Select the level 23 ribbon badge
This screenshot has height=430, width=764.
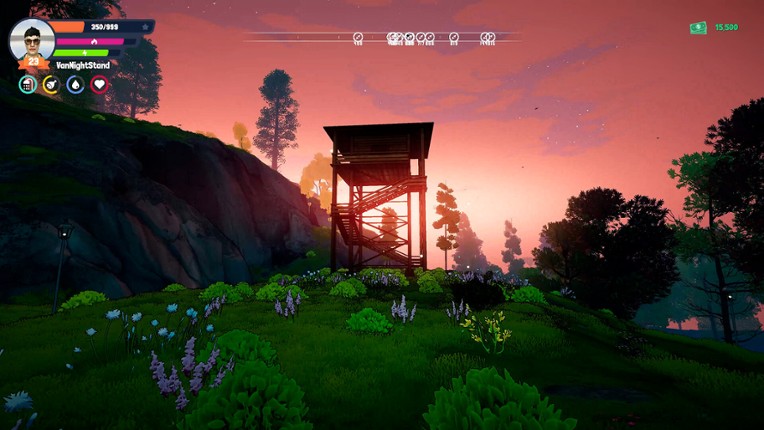pyautogui.click(x=32, y=62)
